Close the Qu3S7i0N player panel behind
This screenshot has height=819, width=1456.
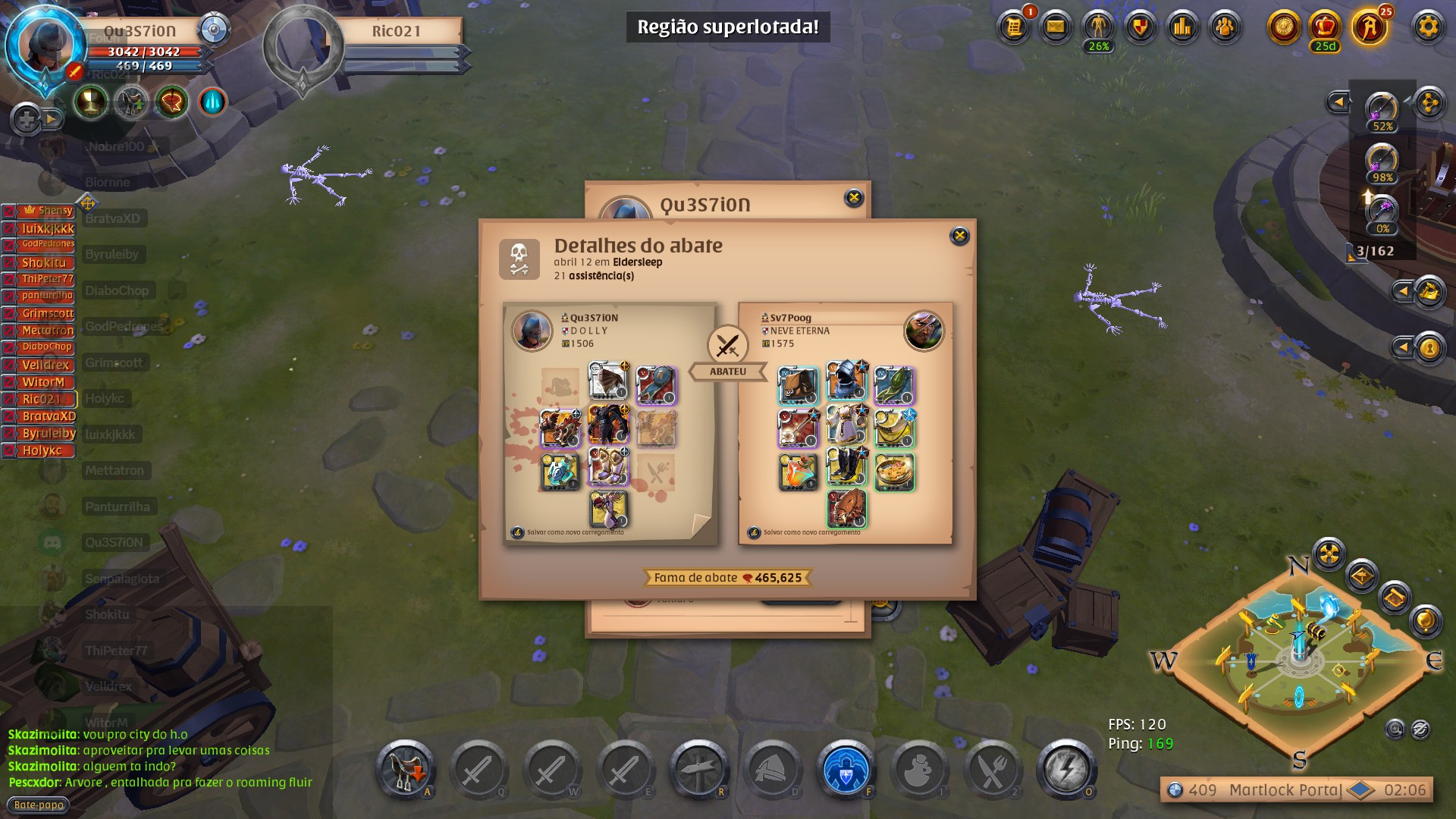click(x=854, y=198)
